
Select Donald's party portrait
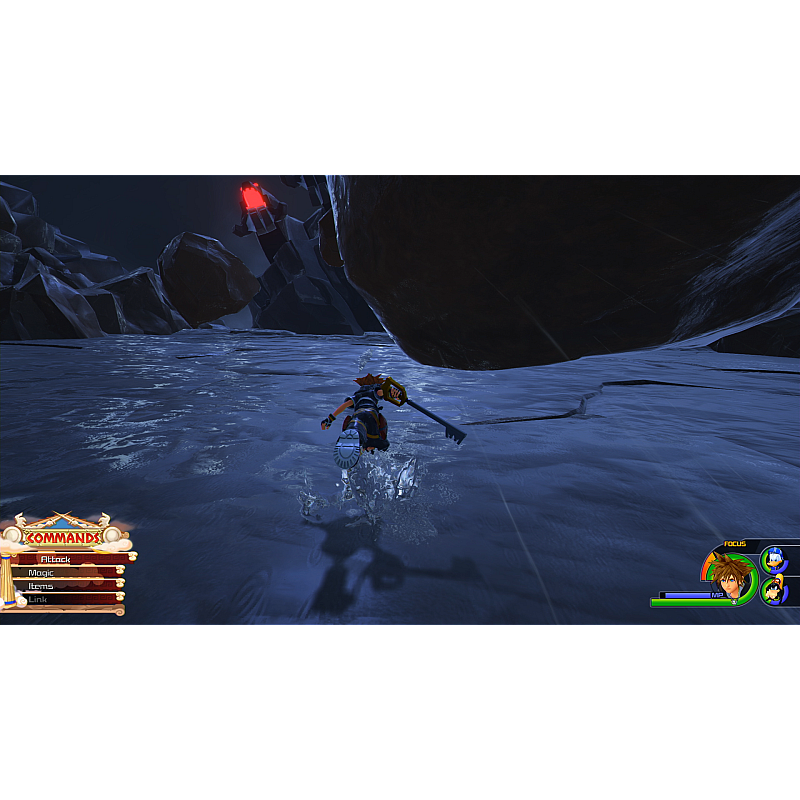(773, 559)
